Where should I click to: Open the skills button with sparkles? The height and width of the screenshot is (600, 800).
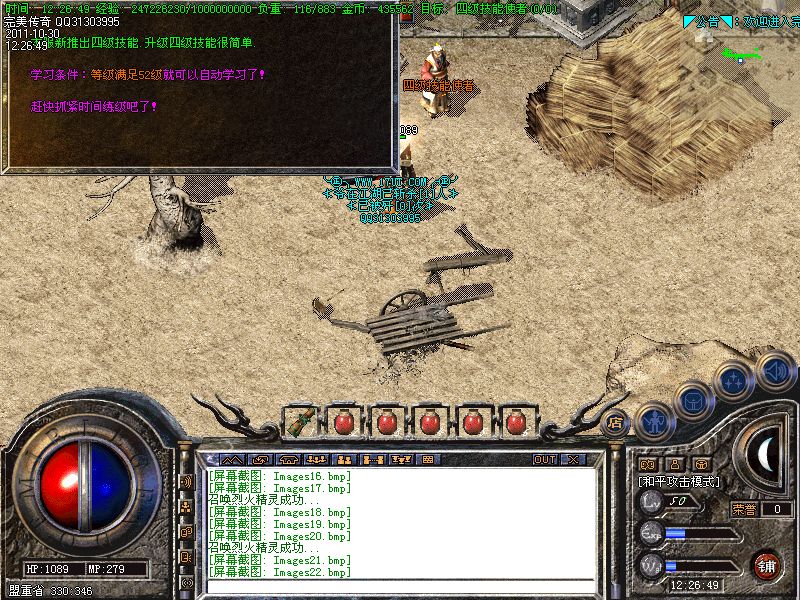734,382
